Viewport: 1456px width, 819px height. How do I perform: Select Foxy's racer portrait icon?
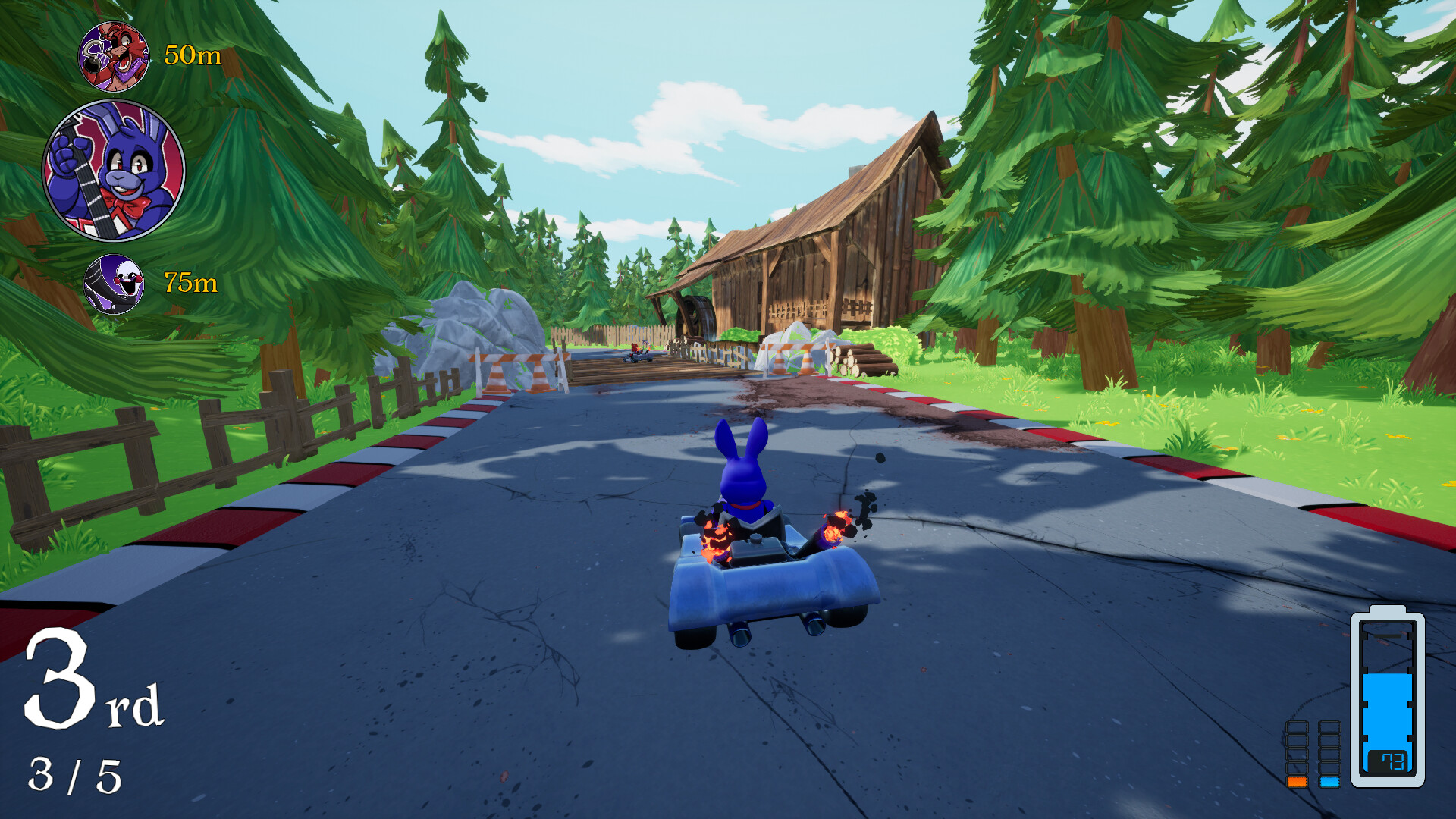[115, 55]
